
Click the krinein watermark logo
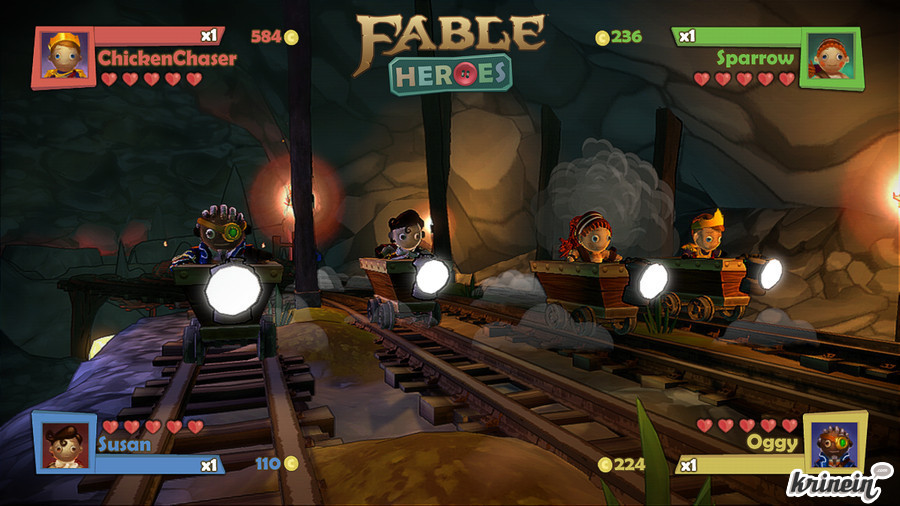[x=838, y=485]
